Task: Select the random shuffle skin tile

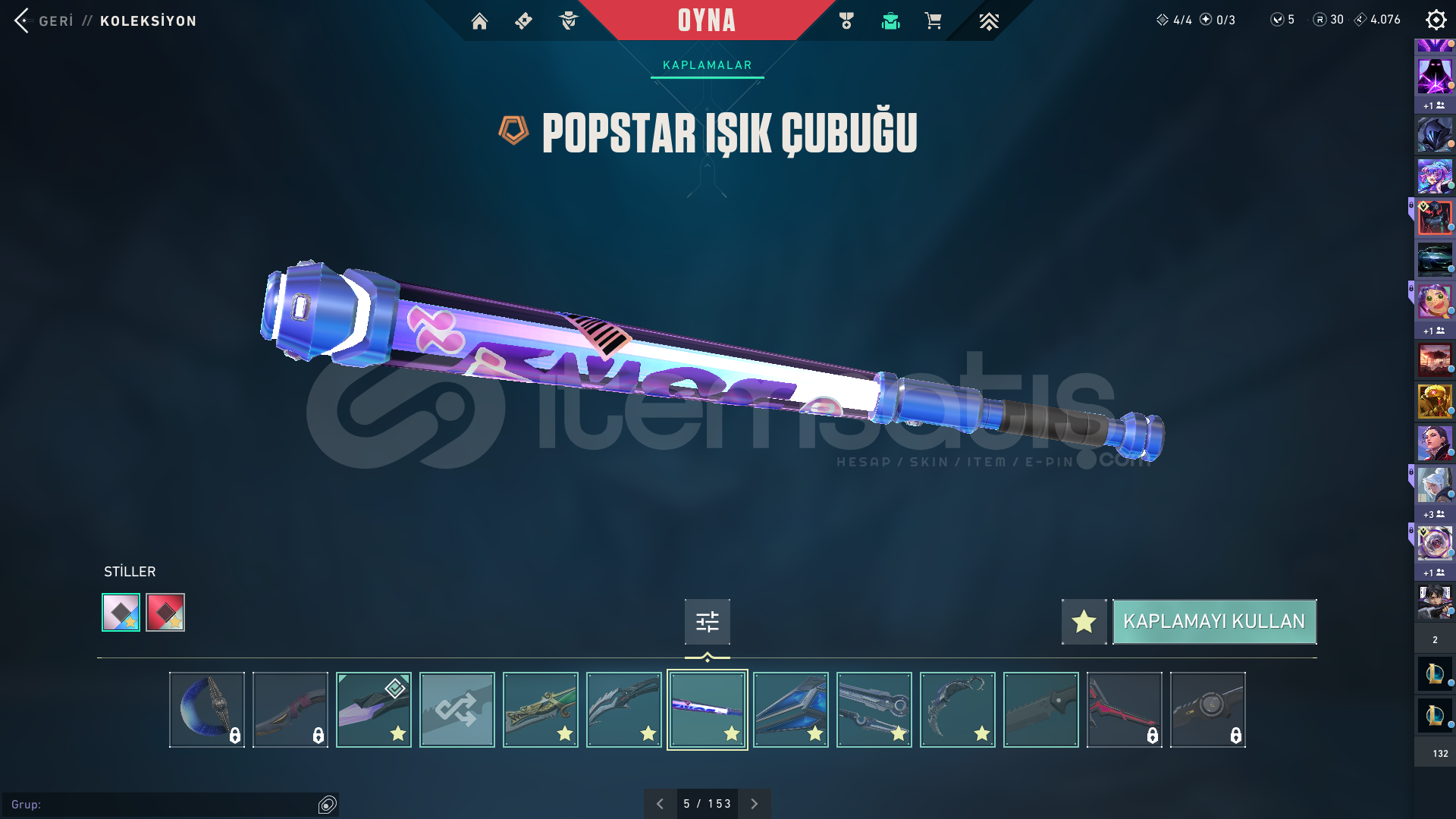Action: (457, 710)
